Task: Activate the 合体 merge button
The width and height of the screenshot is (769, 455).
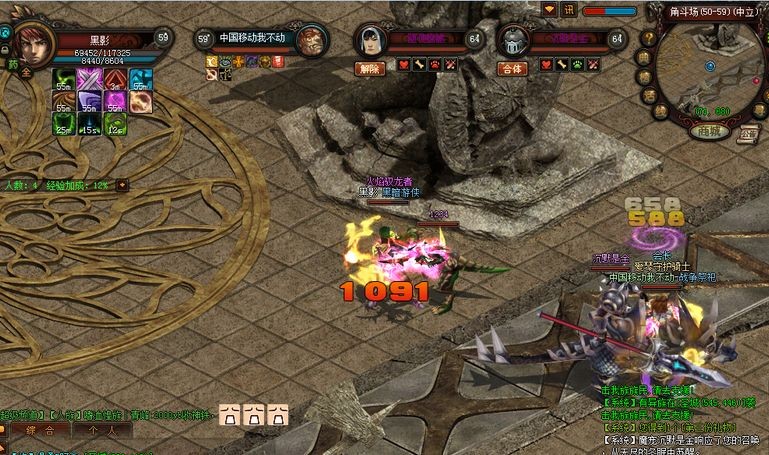Action: point(513,69)
